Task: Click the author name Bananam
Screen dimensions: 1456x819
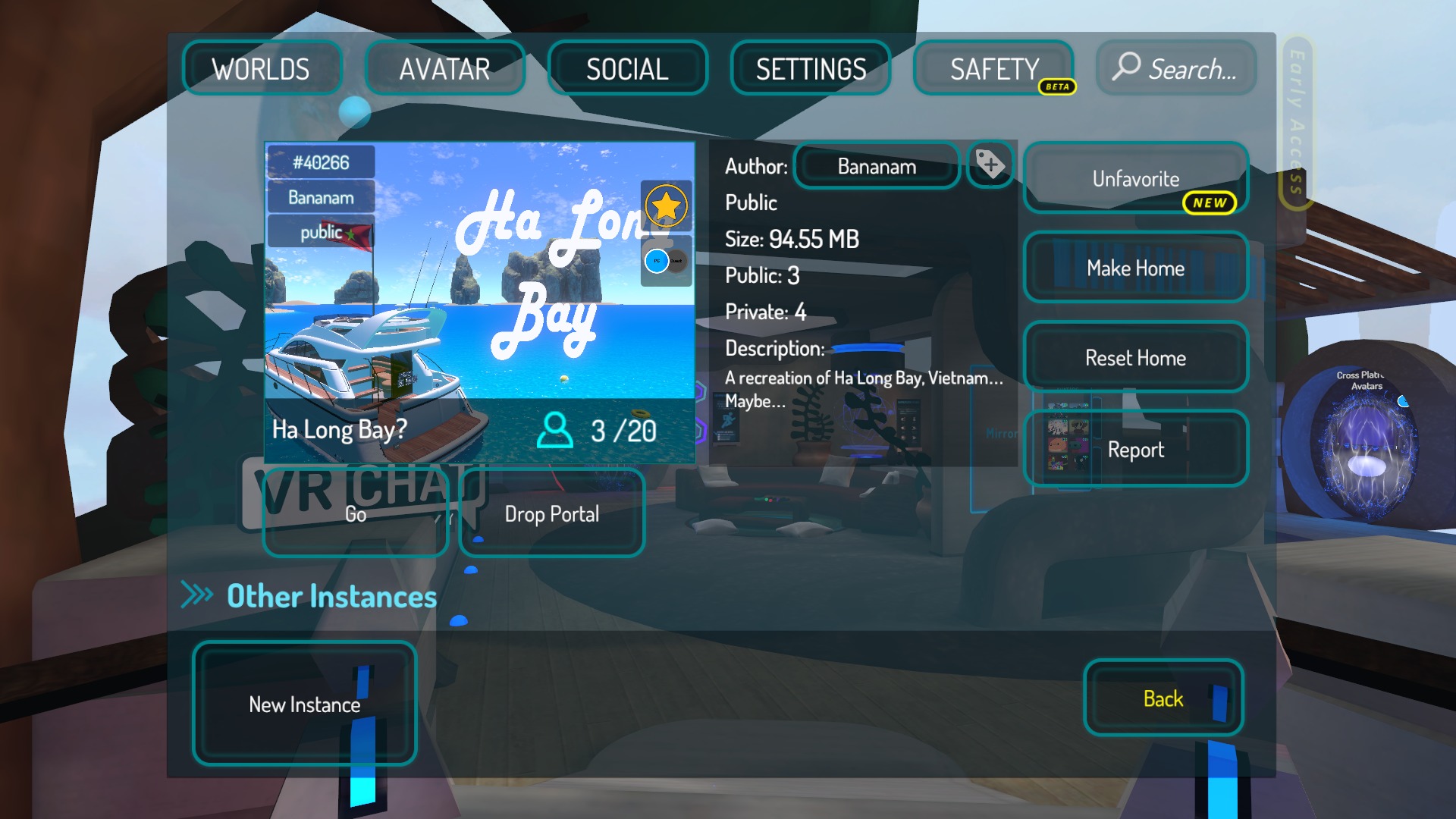Action: click(876, 166)
